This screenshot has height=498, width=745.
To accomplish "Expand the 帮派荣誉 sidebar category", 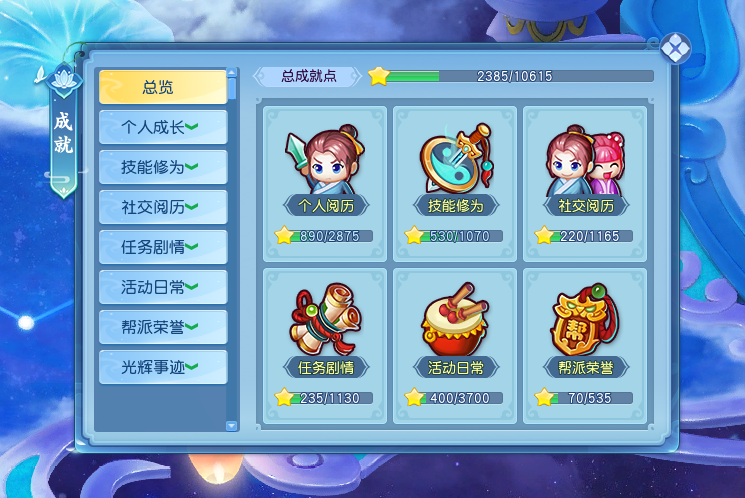I will point(162,327).
